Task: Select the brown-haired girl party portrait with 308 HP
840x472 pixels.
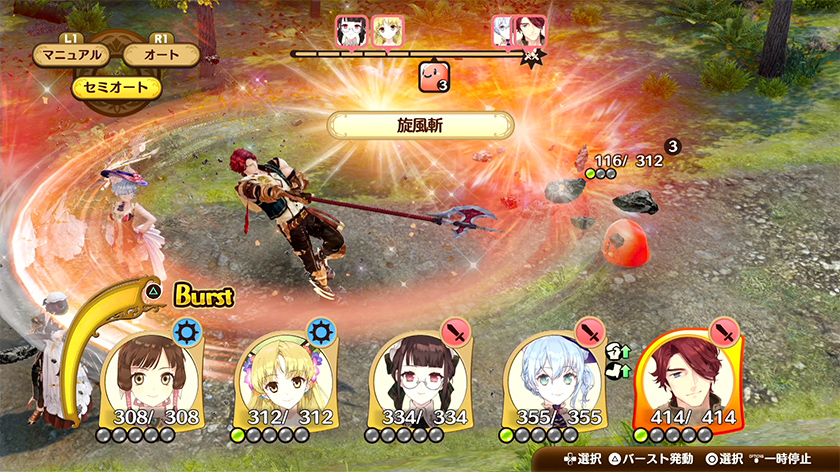Action: (154, 374)
